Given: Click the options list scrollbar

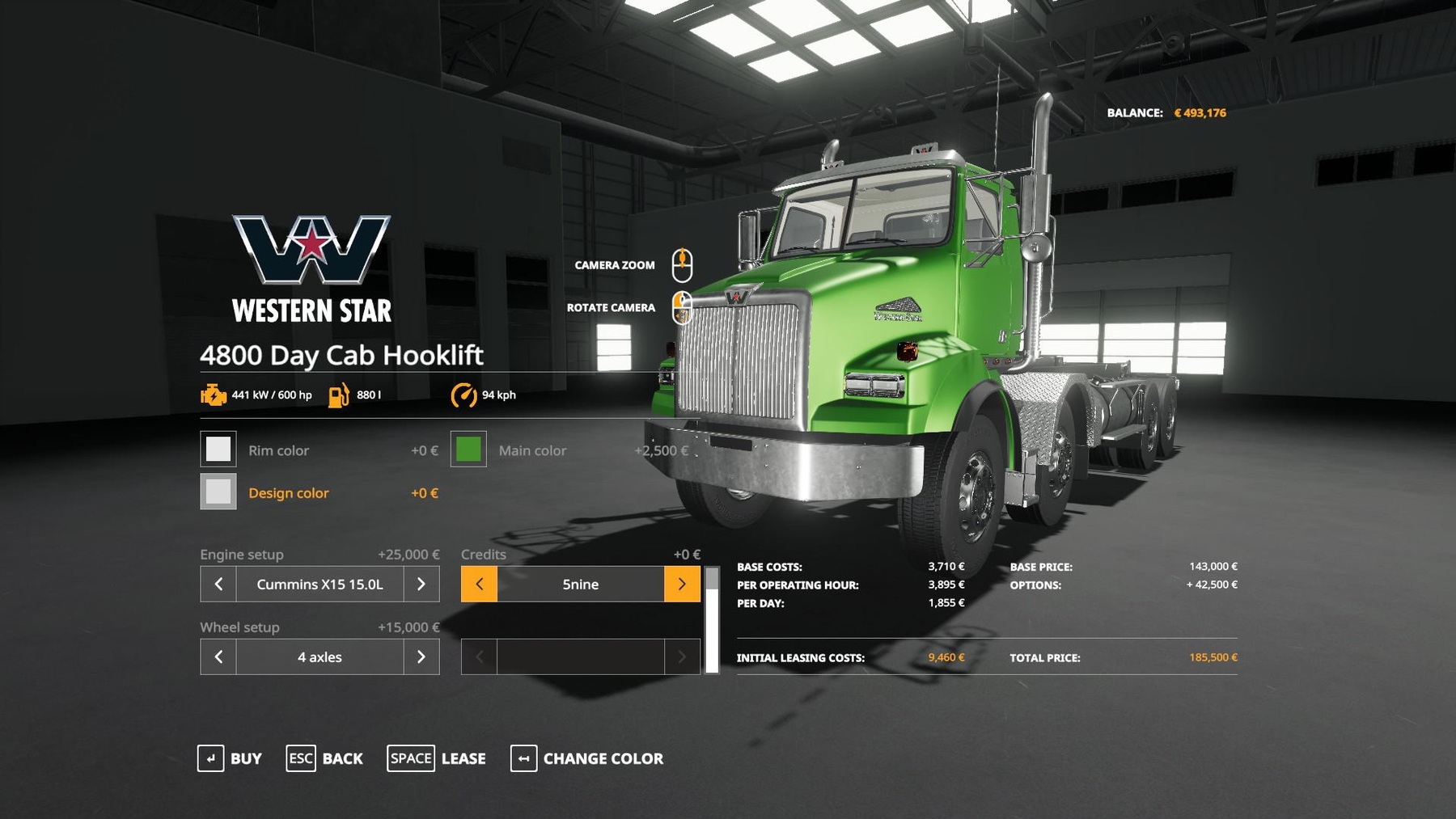Looking at the screenshot, I should [712, 621].
